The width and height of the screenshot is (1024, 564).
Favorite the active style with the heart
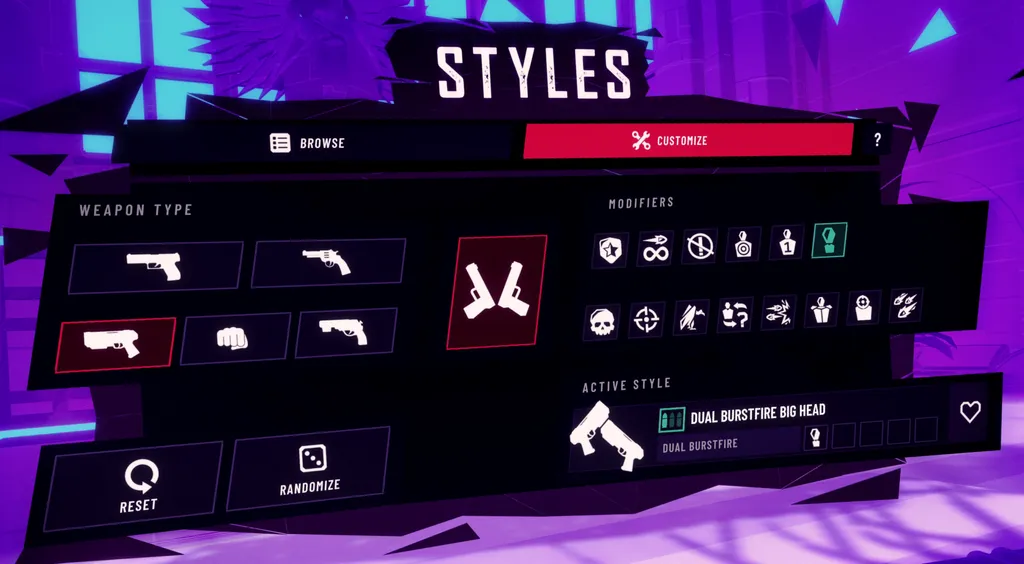pyautogui.click(x=970, y=412)
